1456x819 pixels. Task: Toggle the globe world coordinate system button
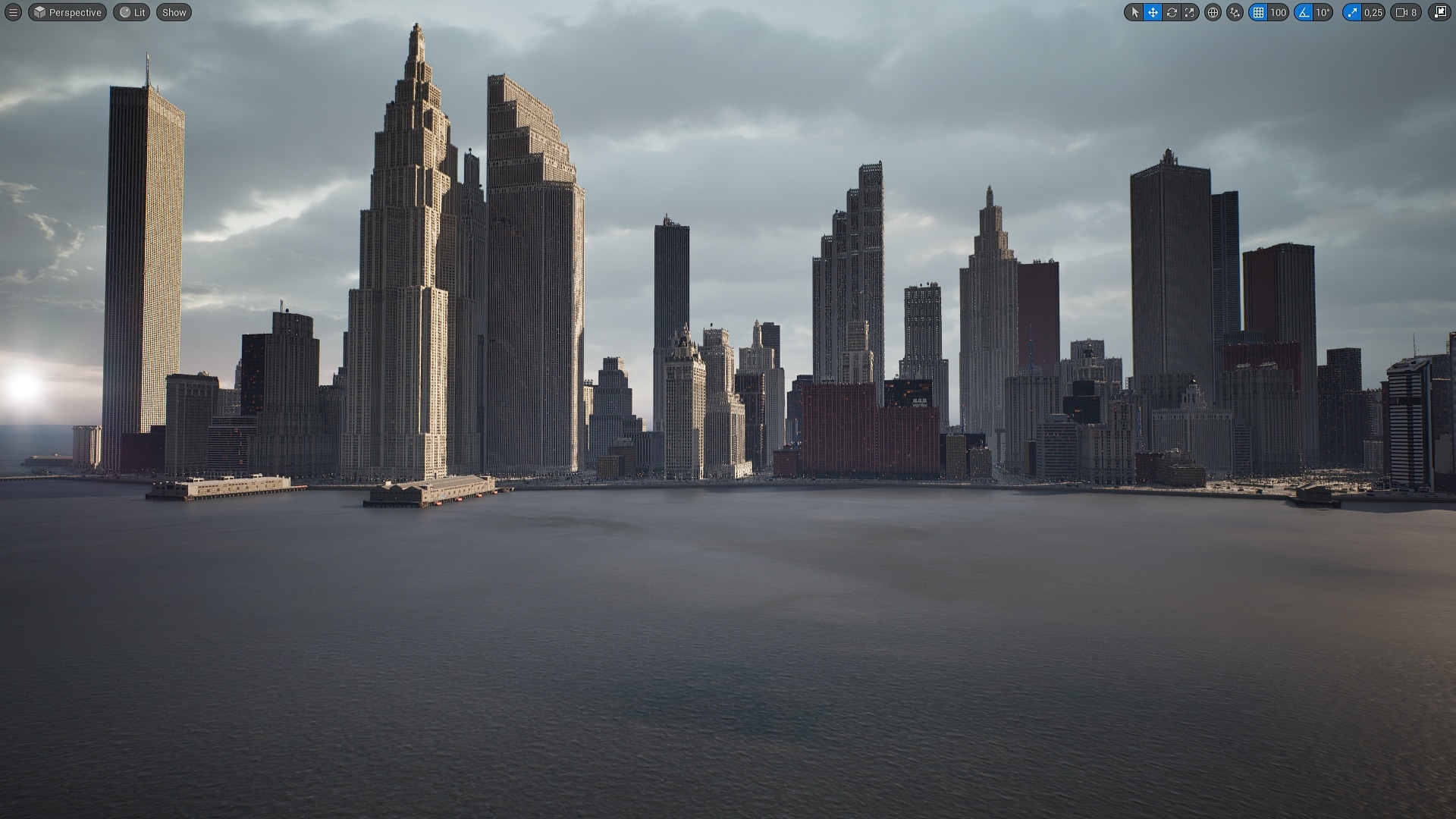(x=1213, y=12)
